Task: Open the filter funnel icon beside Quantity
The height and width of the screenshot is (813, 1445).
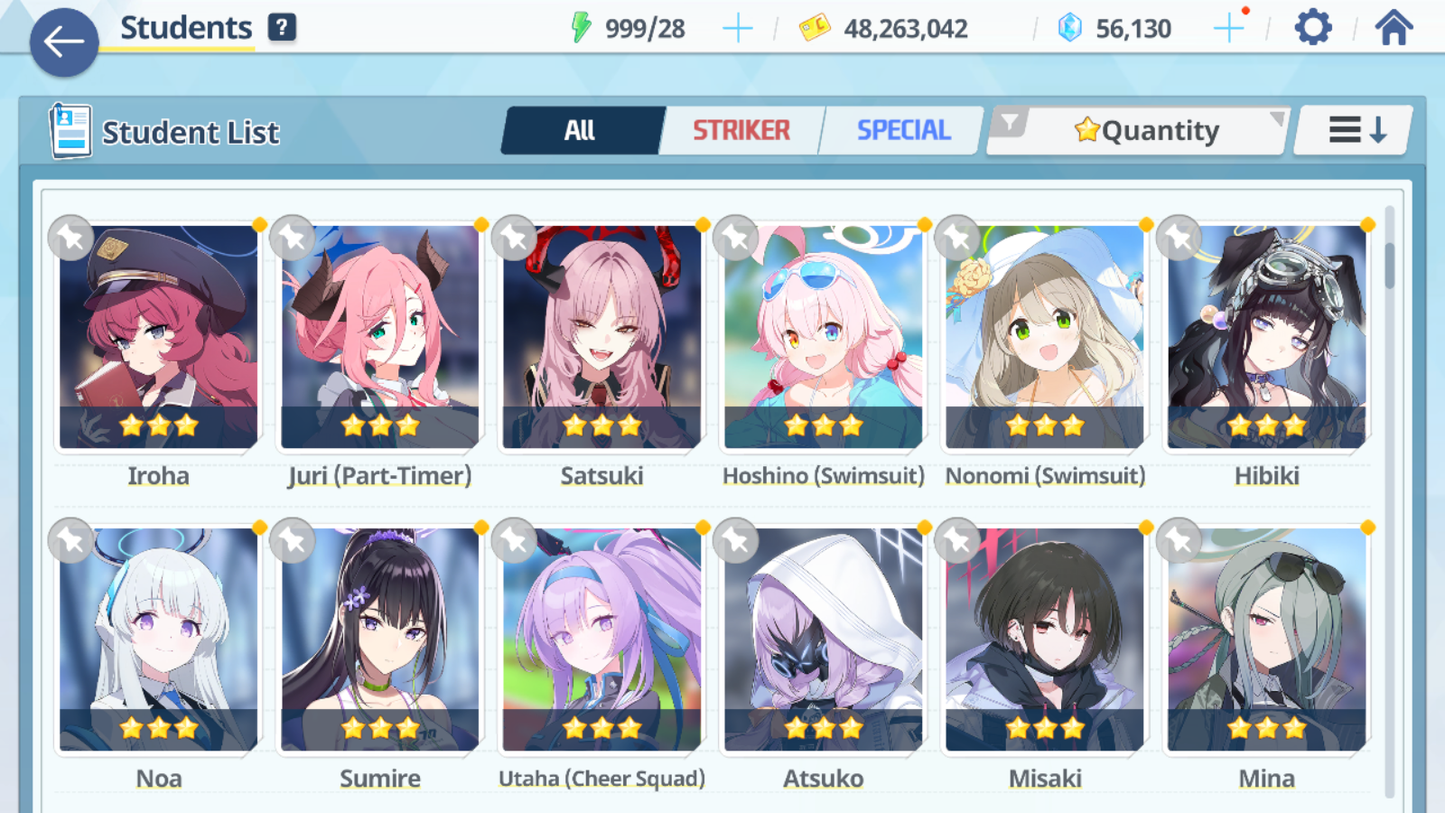Action: coord(1013,121)
